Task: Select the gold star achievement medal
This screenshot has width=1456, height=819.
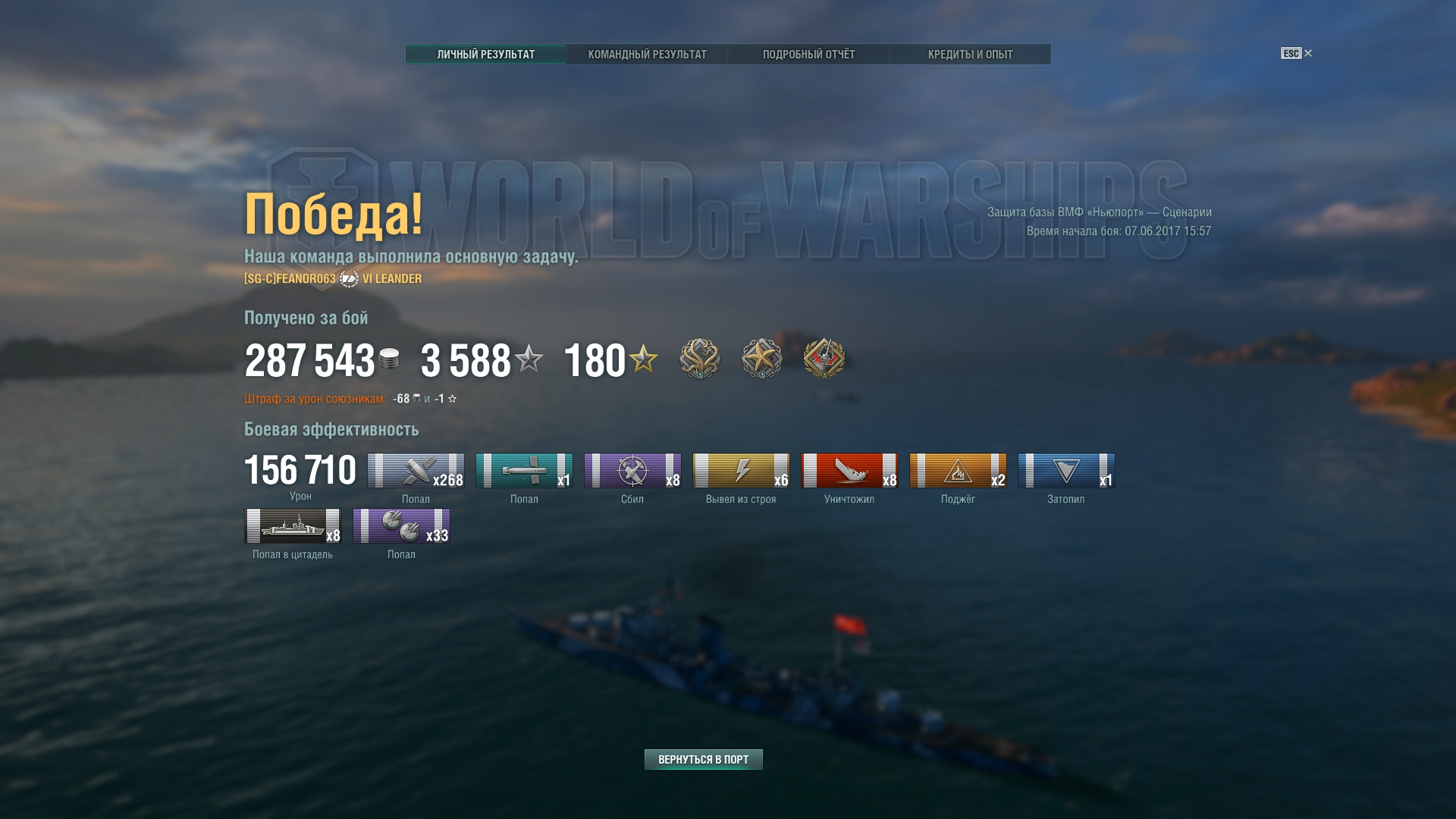Action: [x=761, y=359]
